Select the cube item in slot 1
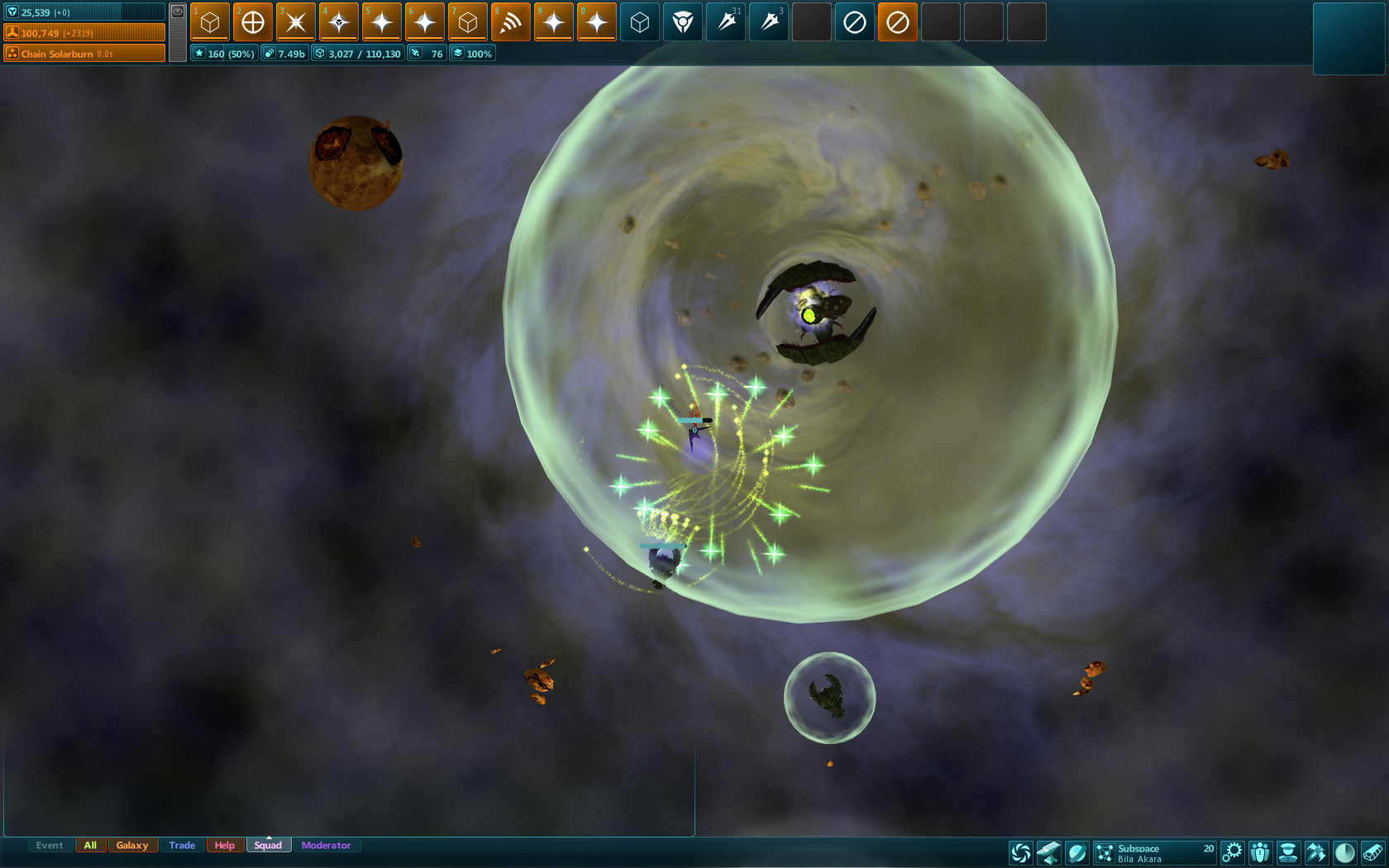Screen dimensions: 1389x868 click(x=210, y=22)
